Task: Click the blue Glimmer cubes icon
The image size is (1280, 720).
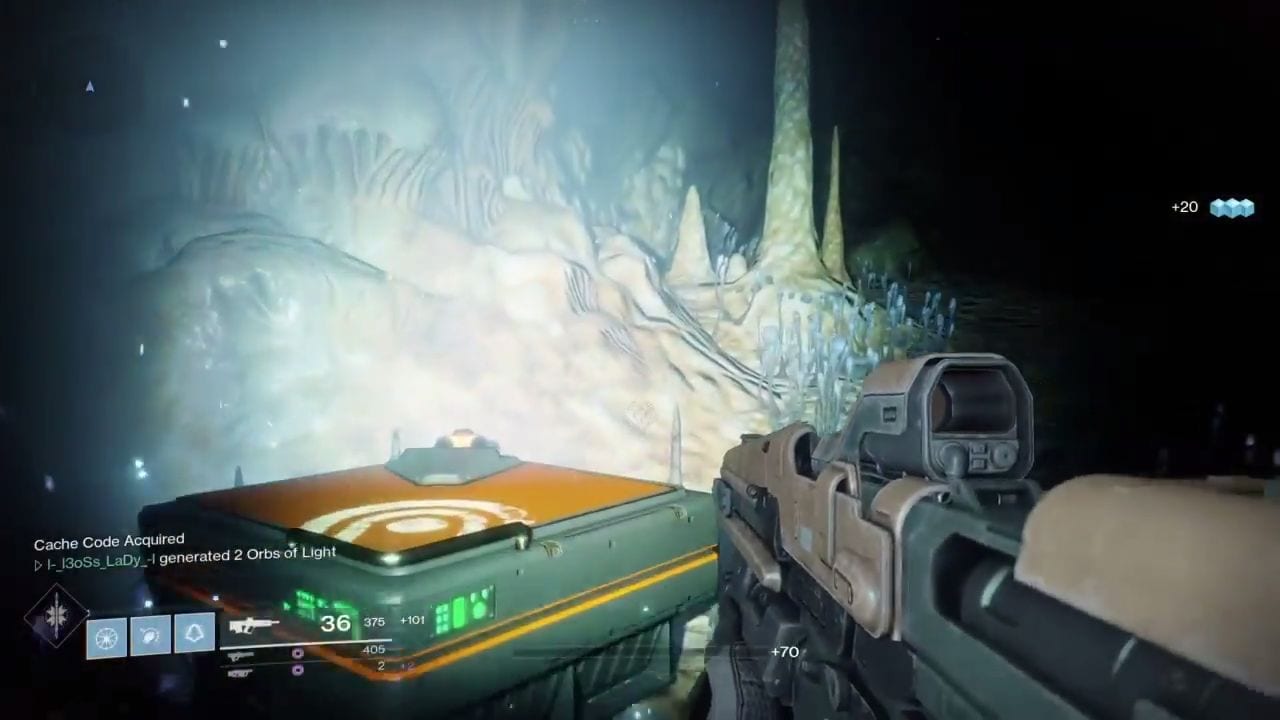Action: pyautogui.click(x=1231, y=208)
